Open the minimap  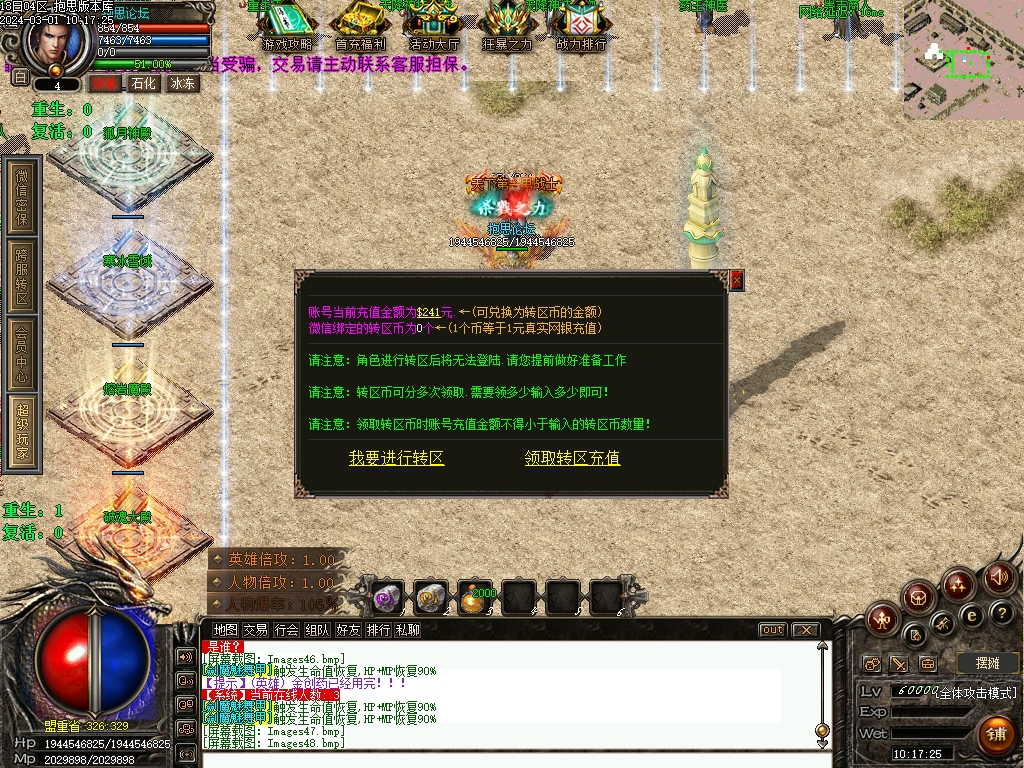coord(963,59)
